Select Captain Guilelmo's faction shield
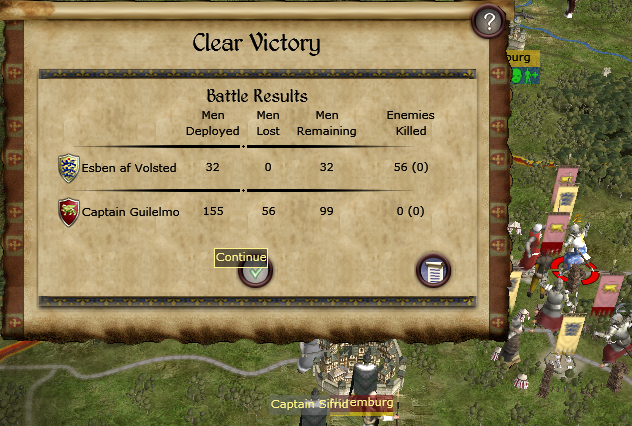632x426 pixels. pos(68,211)
